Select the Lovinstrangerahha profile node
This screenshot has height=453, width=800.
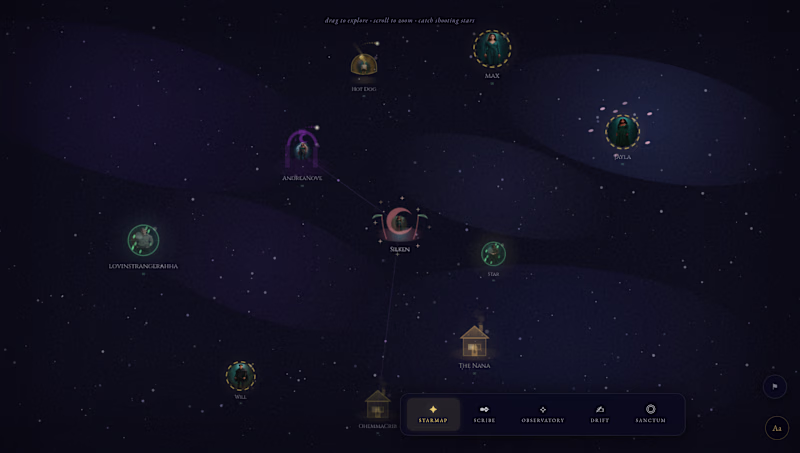click(x=143, y=240)
